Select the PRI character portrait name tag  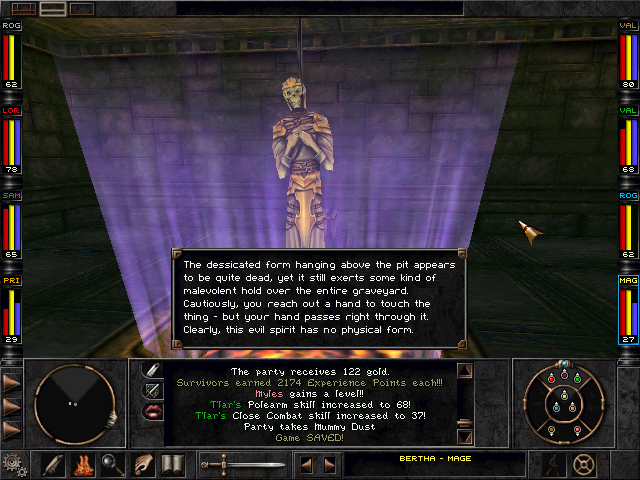tap(12, 281)
